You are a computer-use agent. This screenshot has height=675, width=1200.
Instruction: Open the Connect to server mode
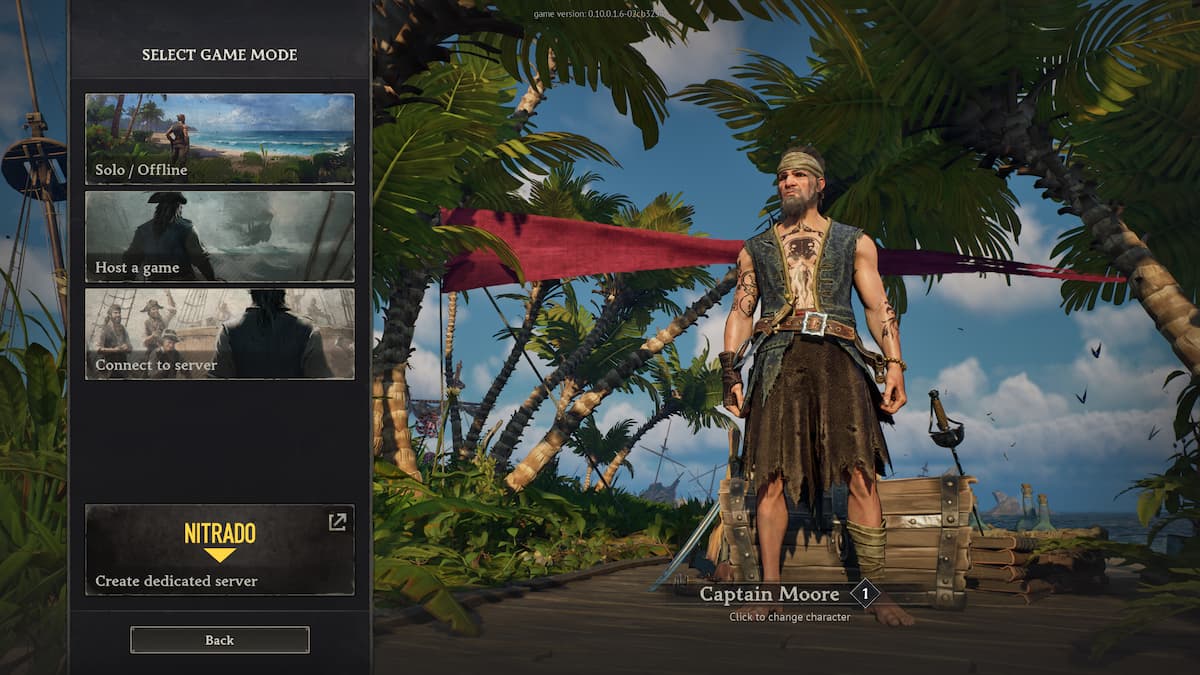(219, 334)
